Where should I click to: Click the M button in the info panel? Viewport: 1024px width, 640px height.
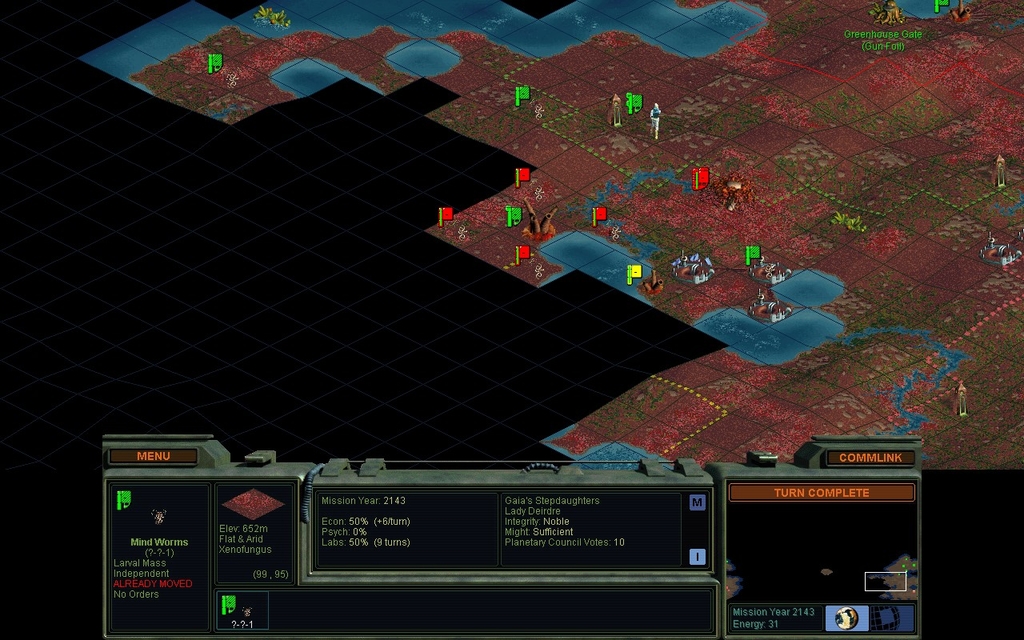point(697,503)
